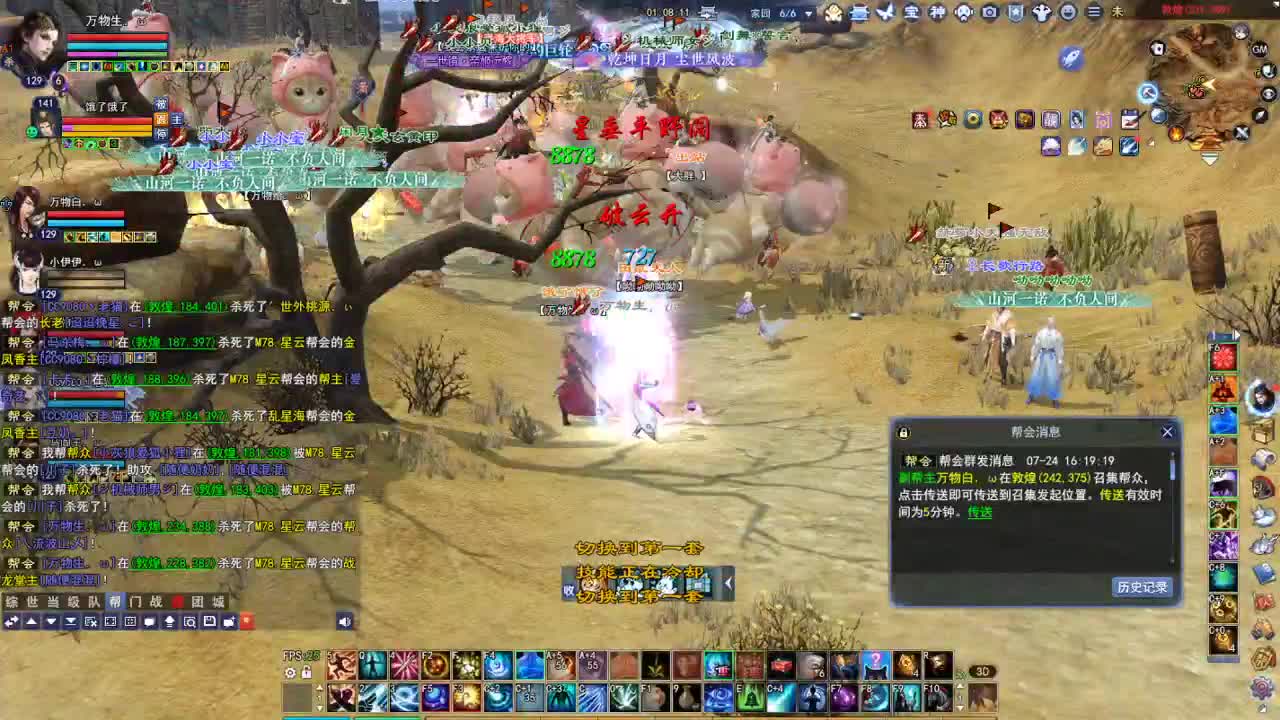Switch to the 综 general chat tab
This screenshot has height=720, width=1280.
coord(11,603)
